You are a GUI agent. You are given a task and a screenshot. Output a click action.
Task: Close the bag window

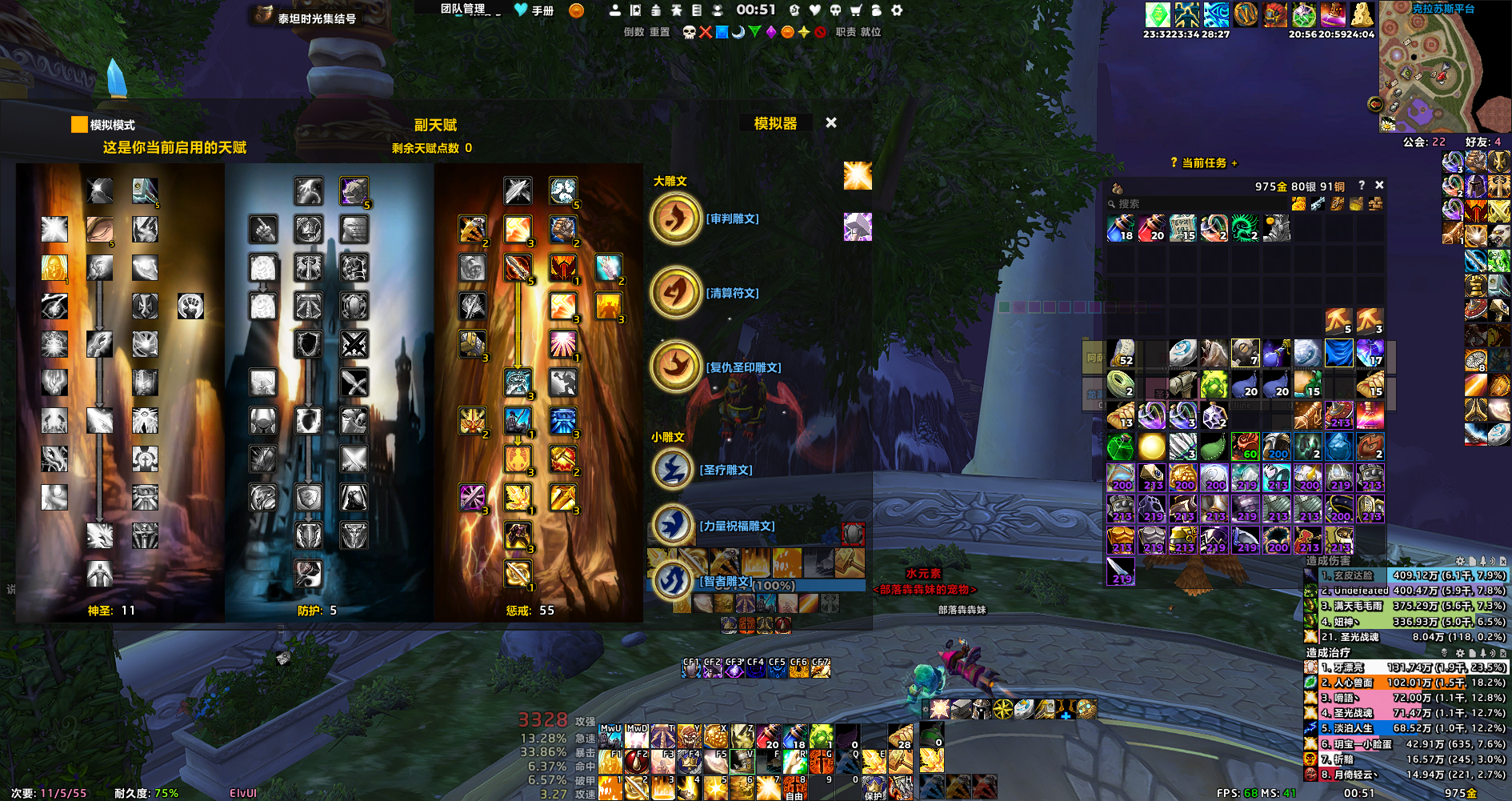[1379, 185]
